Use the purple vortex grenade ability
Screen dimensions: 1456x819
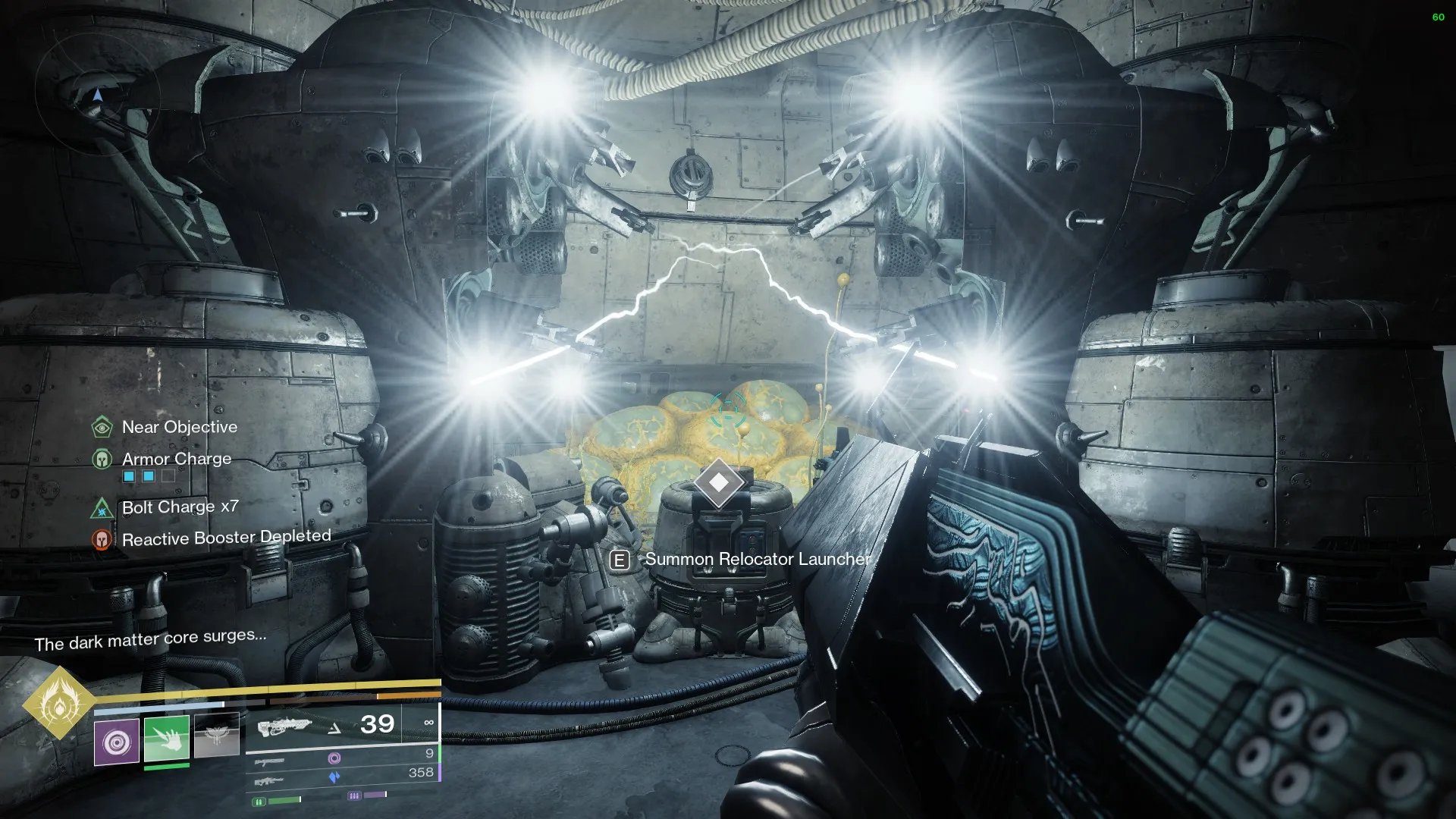(117, 742)
